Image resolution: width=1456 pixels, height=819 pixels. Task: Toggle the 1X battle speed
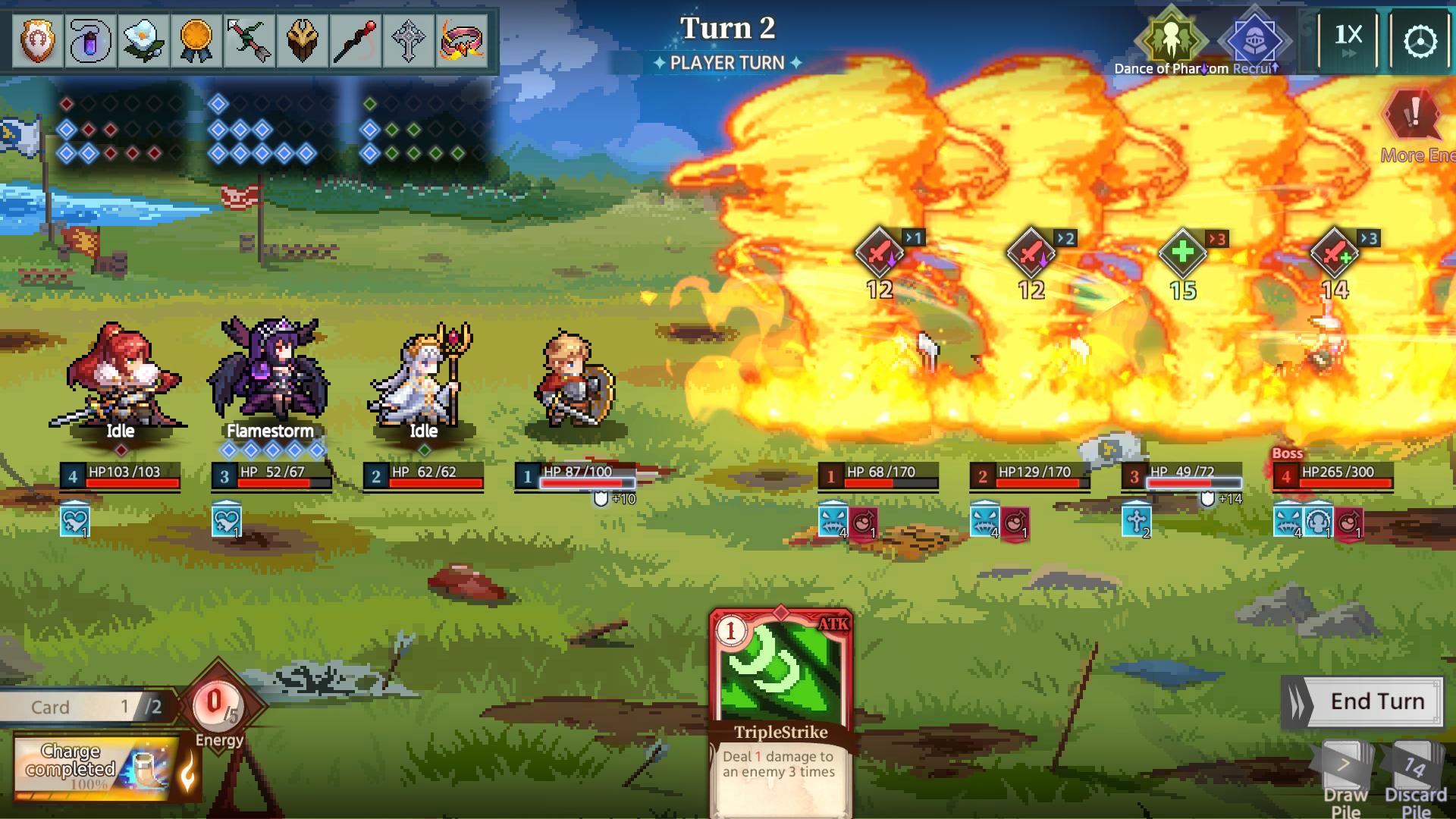[1348, 41]
